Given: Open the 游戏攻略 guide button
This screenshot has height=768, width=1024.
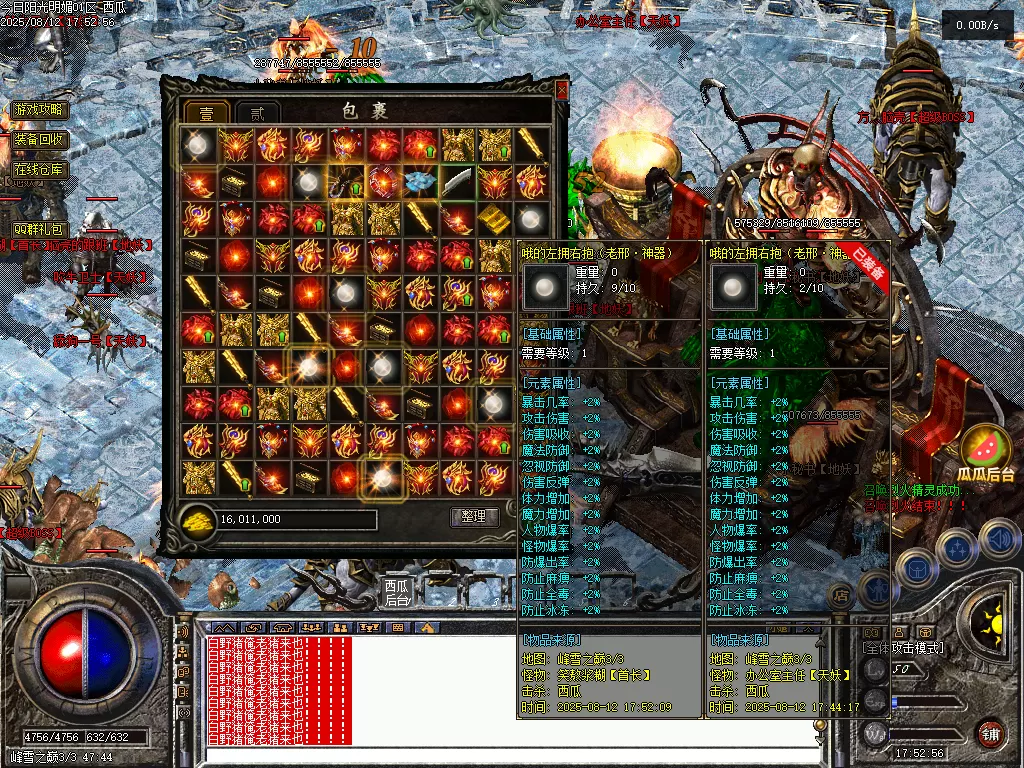Looking at the screenshot, I should click(x=39, y=110).
